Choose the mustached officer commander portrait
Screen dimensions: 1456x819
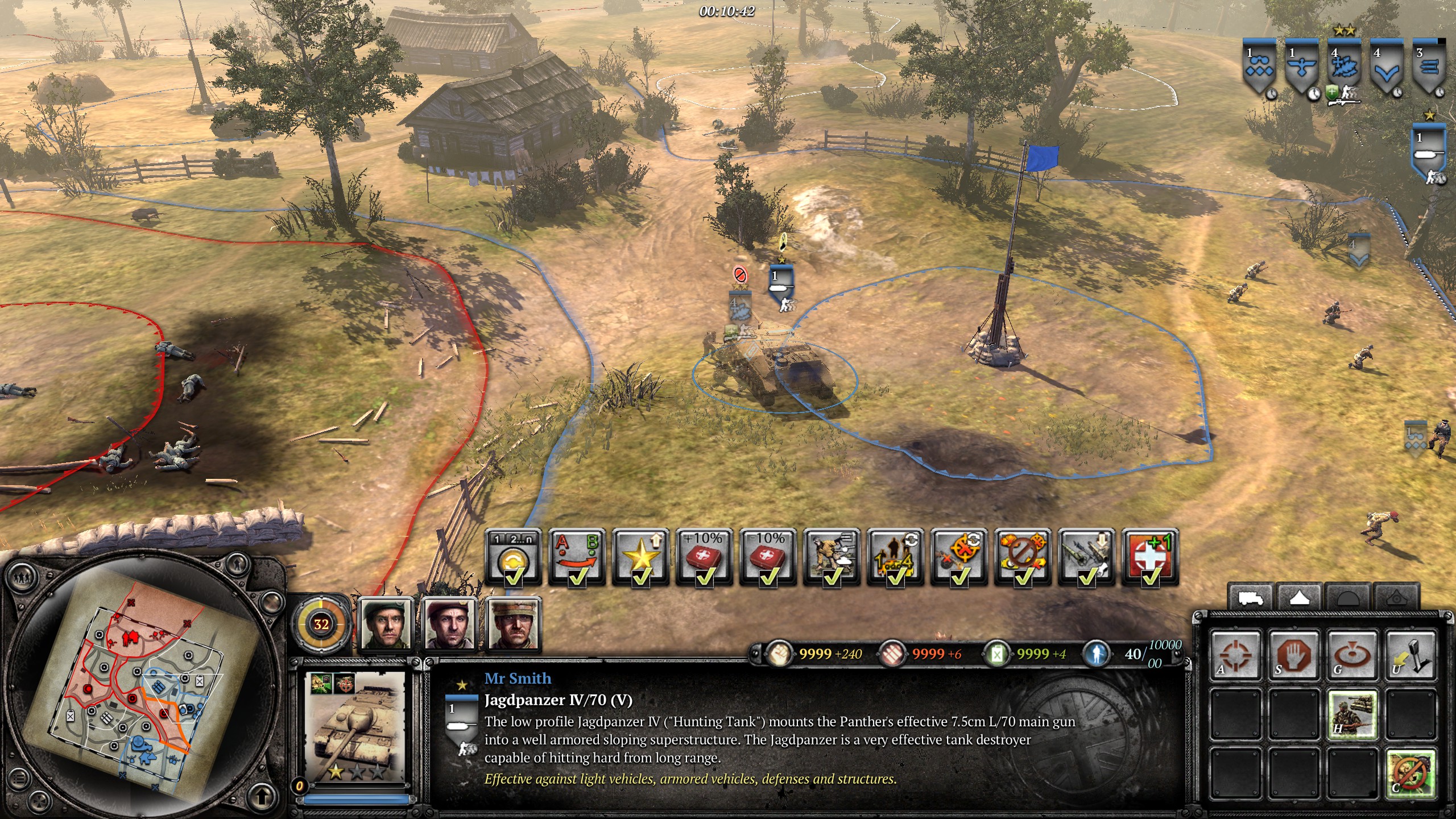pyautogui.click(x=514, y=624)
